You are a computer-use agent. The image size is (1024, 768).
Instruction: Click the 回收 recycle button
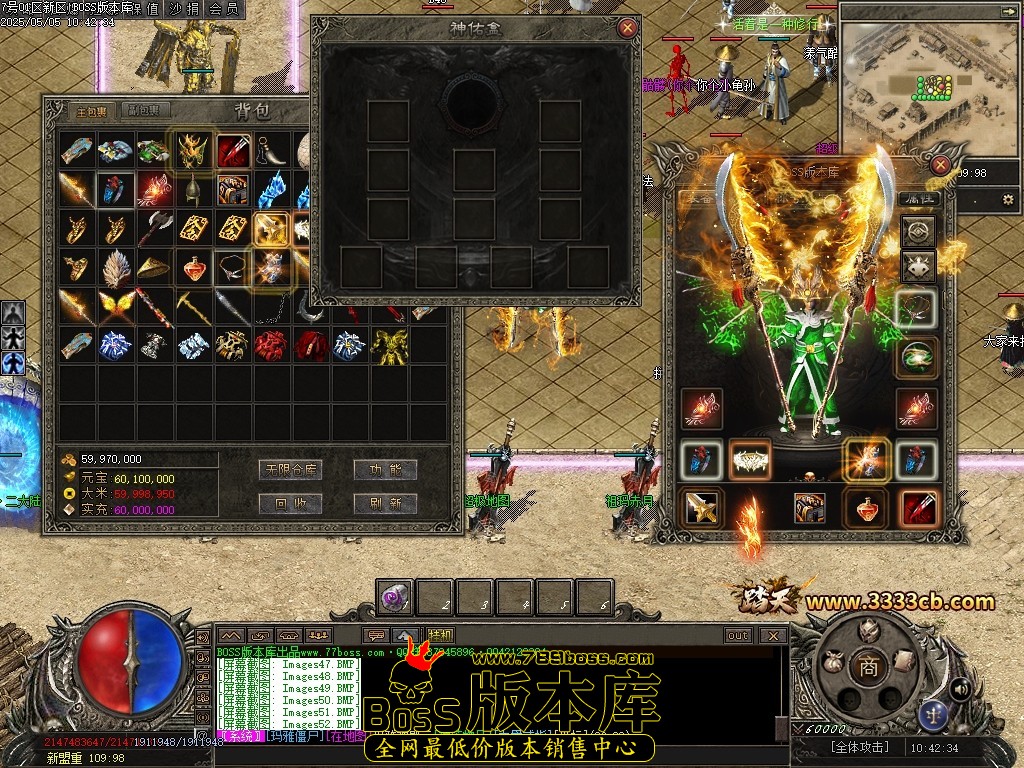290,503
